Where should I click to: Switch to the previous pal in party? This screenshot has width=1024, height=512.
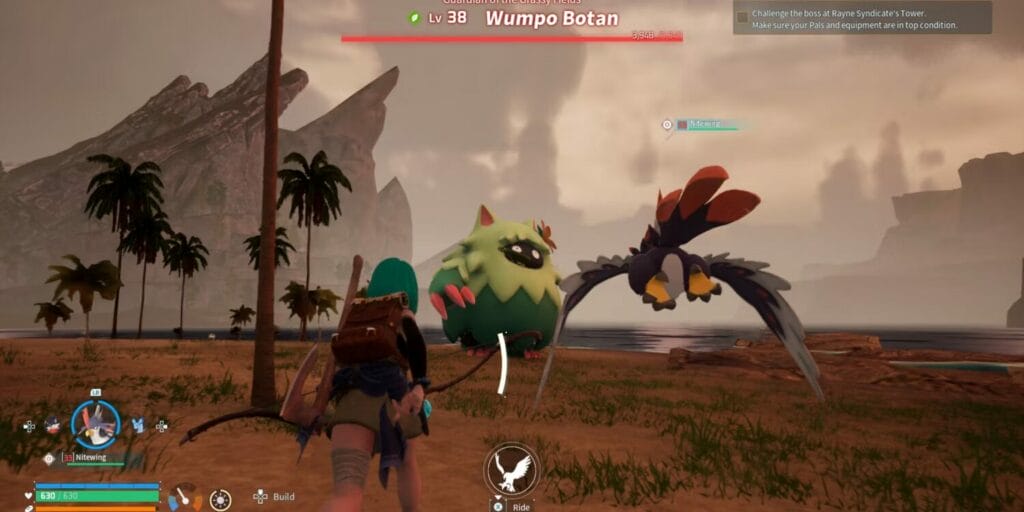click(52, 425)
